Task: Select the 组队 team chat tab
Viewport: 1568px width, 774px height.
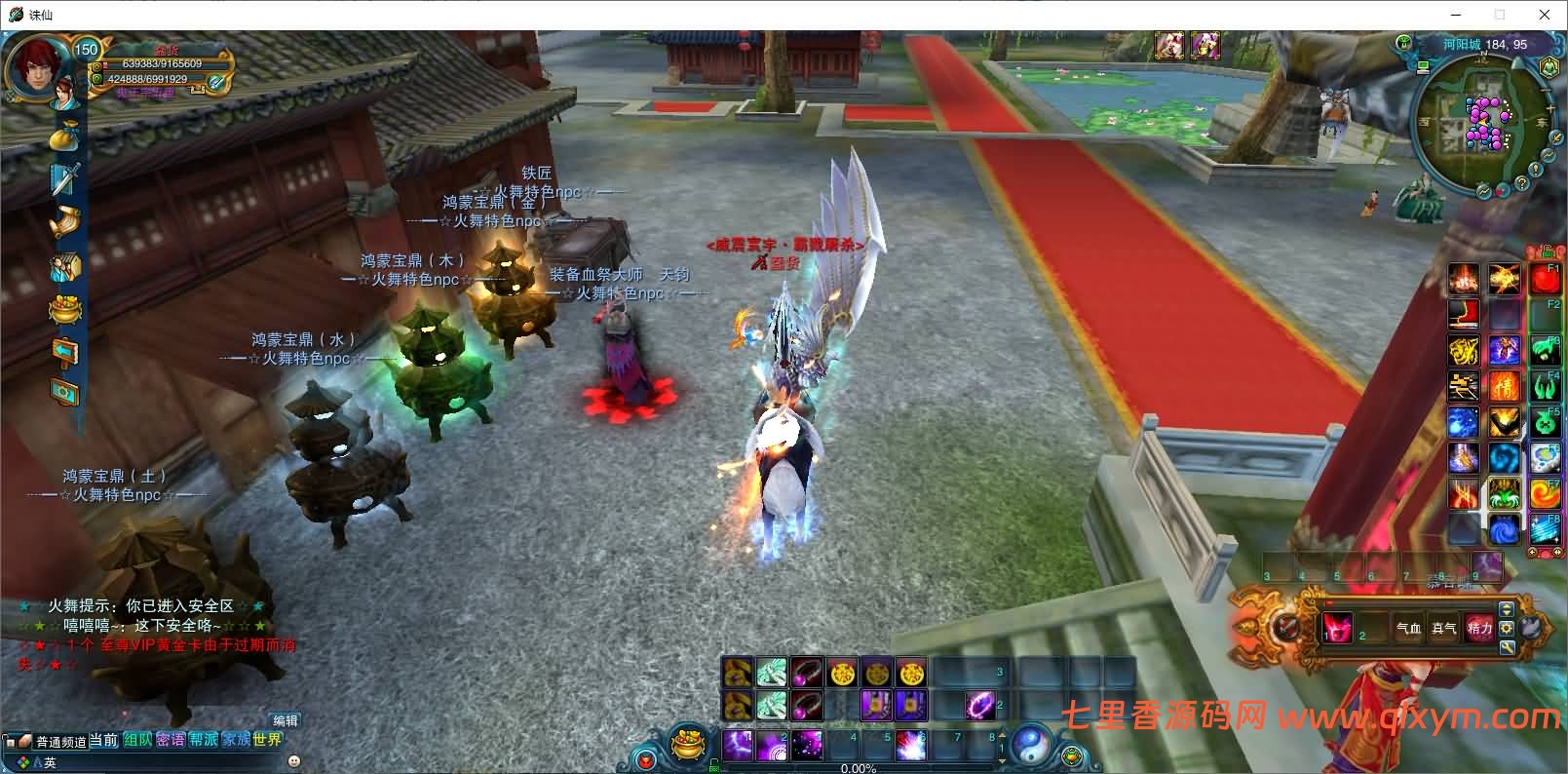Action: click(x=137, y=740)
